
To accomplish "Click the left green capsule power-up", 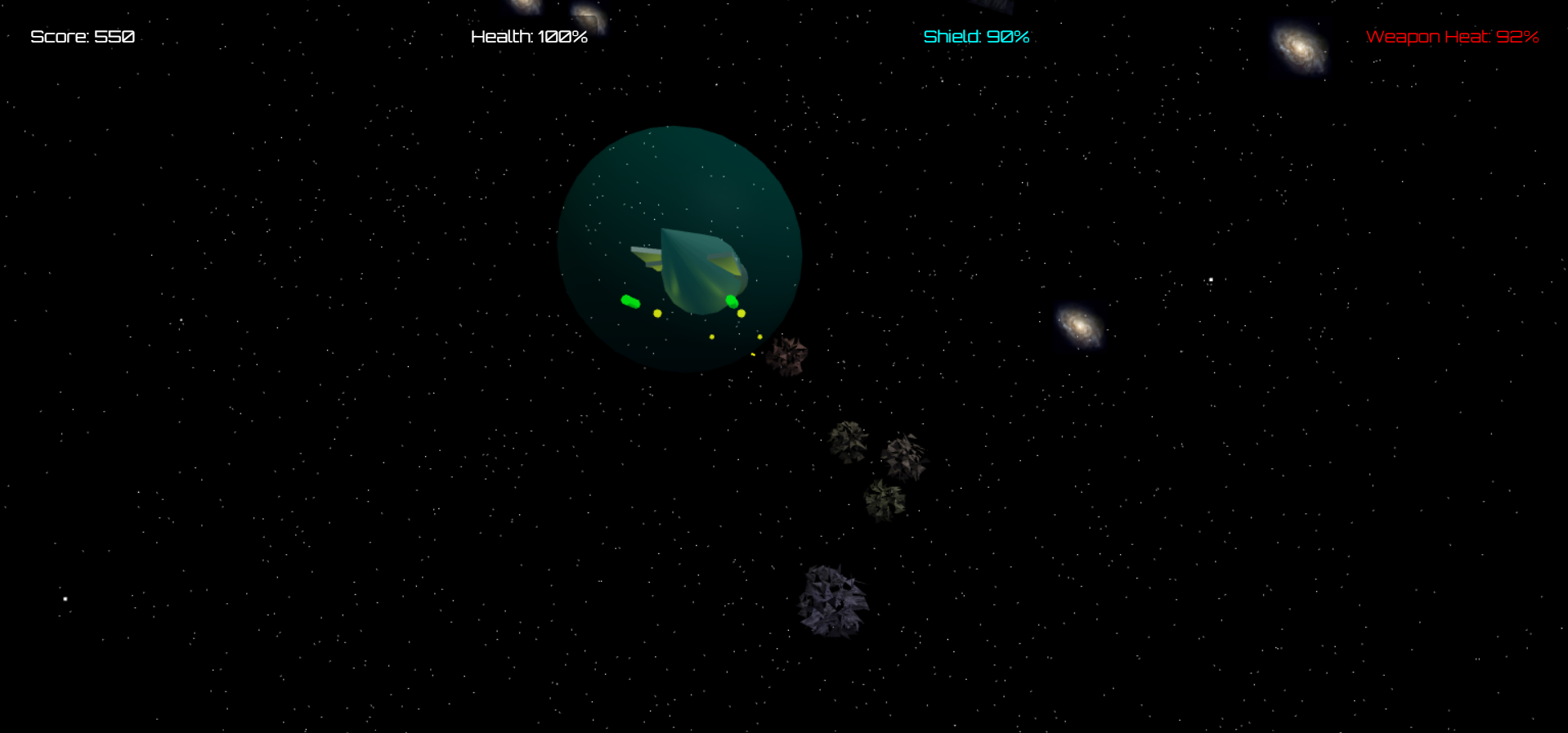I will (x=629, y=301).
